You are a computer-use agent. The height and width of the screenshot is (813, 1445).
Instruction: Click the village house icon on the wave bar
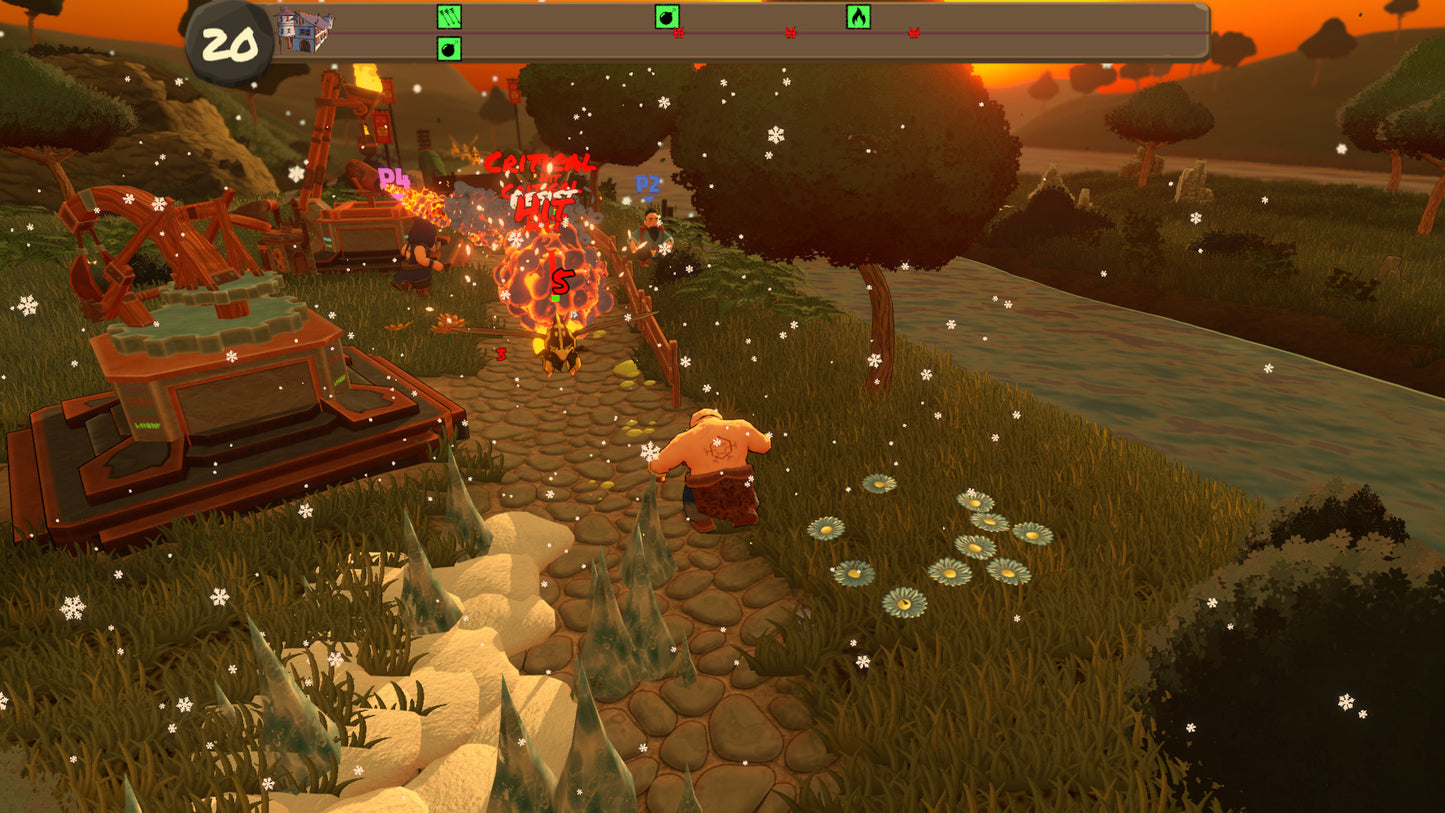click(304, 30)
